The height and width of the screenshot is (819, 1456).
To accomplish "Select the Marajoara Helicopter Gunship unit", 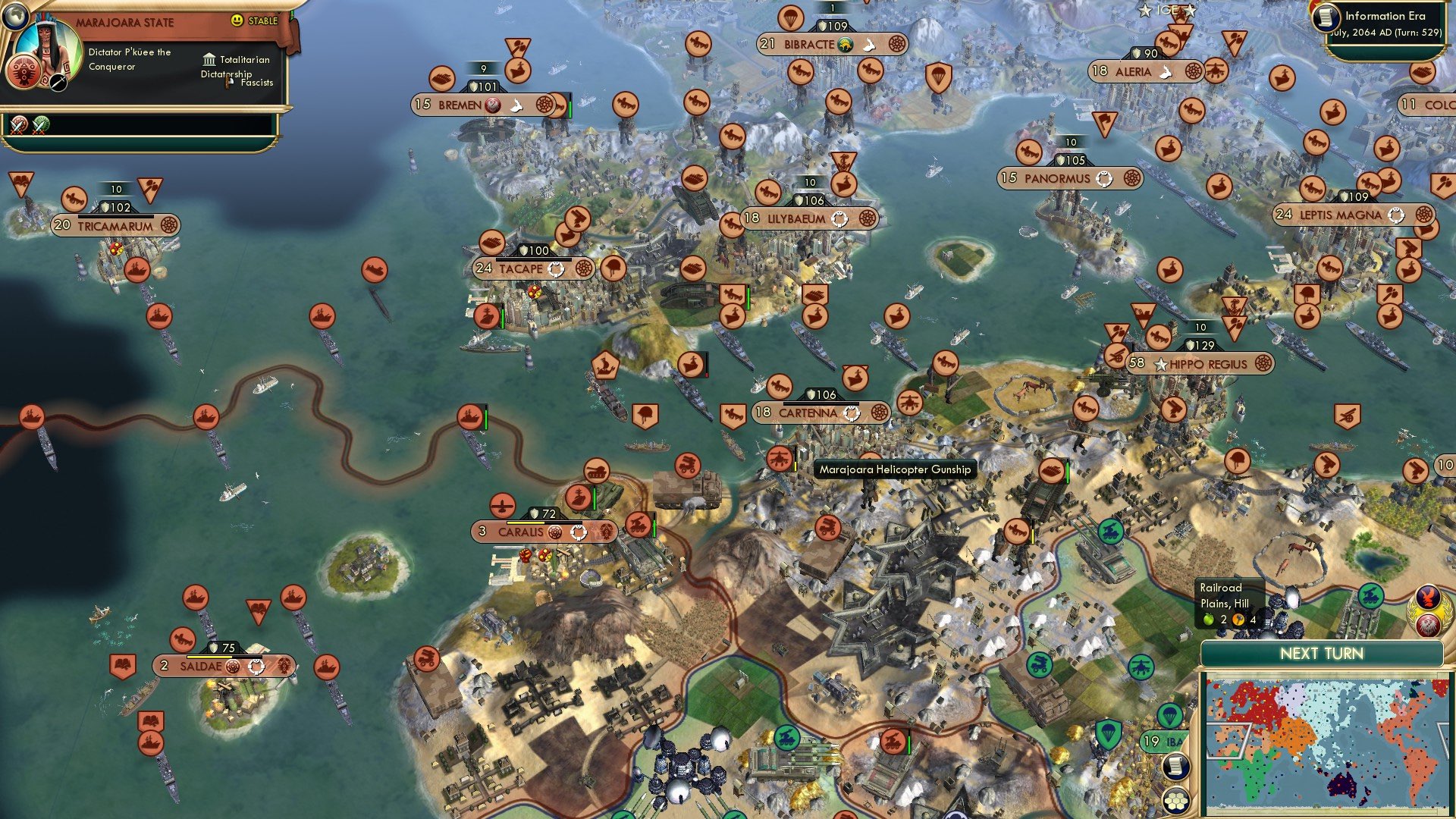I will coord(781,460).
